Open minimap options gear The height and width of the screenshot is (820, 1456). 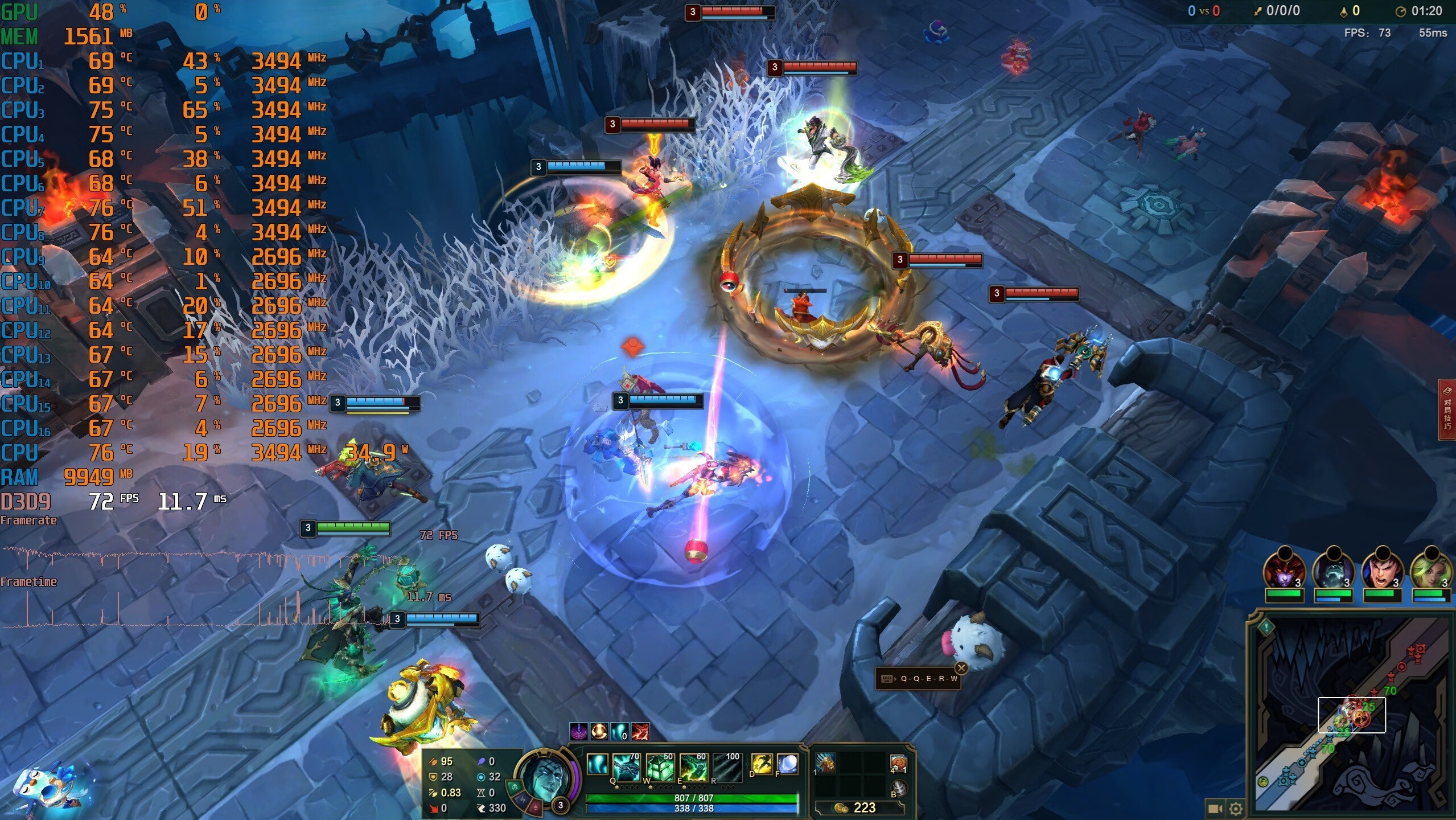[1235, 809]
